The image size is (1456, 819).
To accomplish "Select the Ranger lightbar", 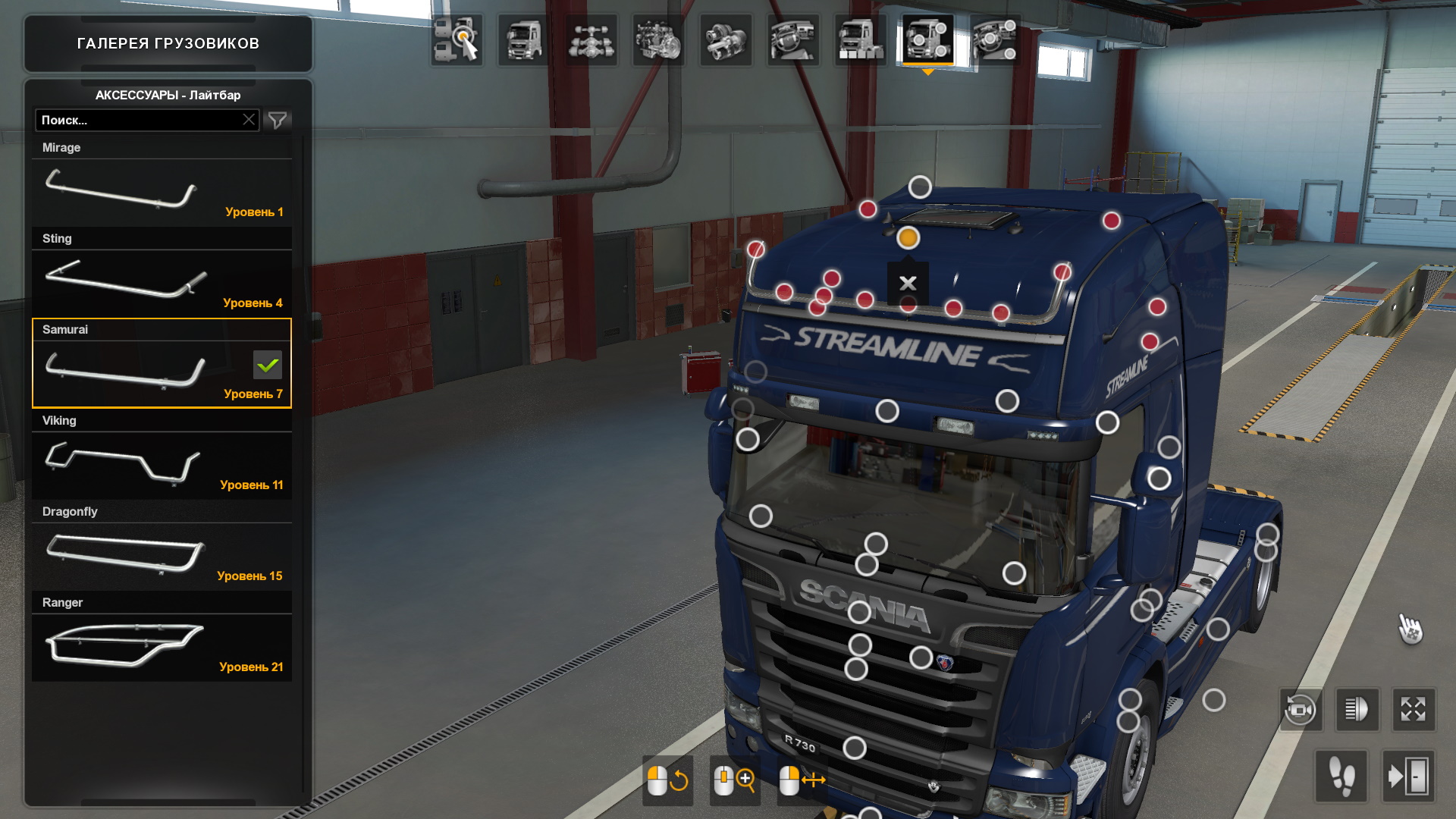I will point(162,645).
